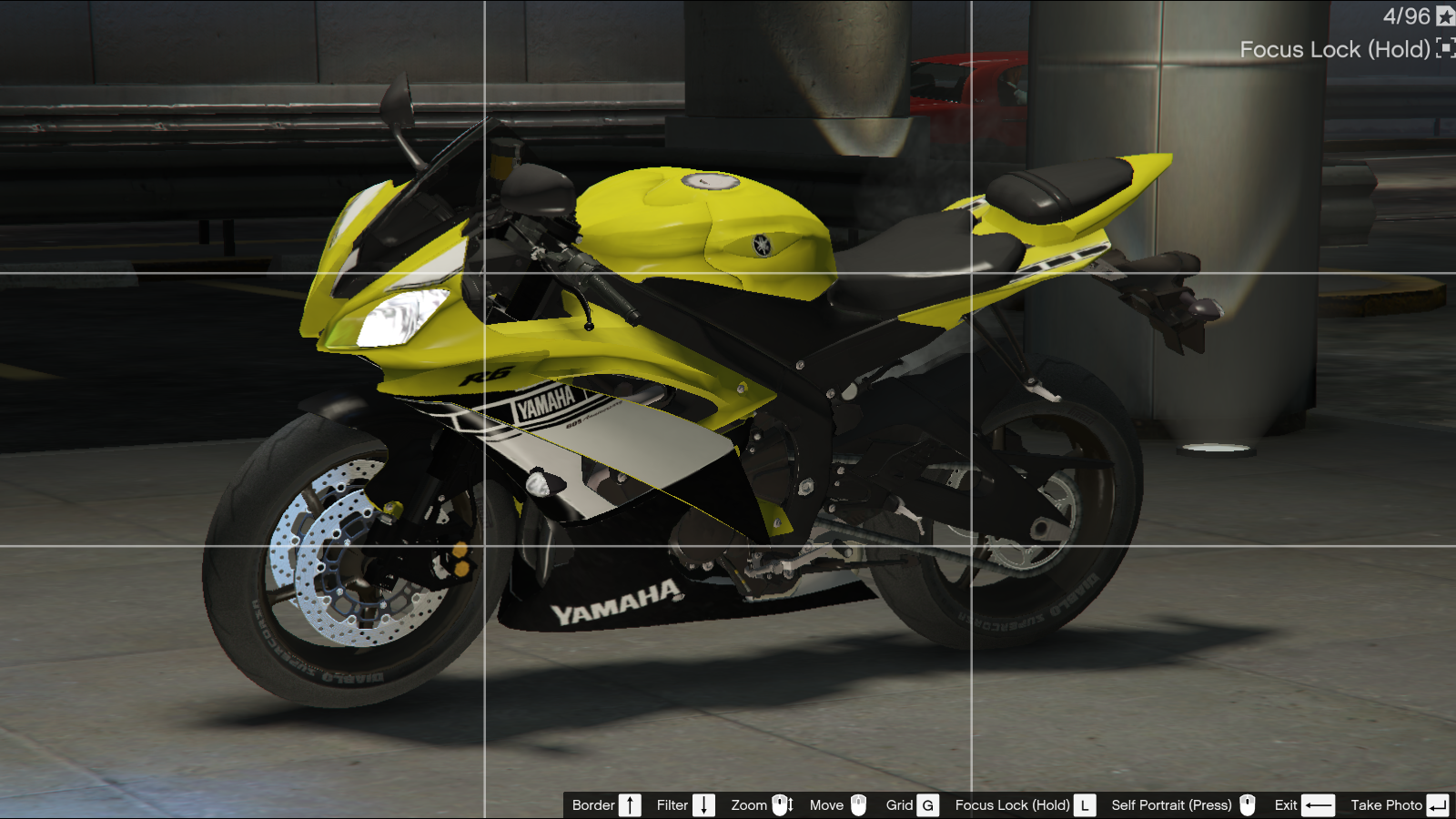Click the Take Photo label

click(x=1386, y=804)
